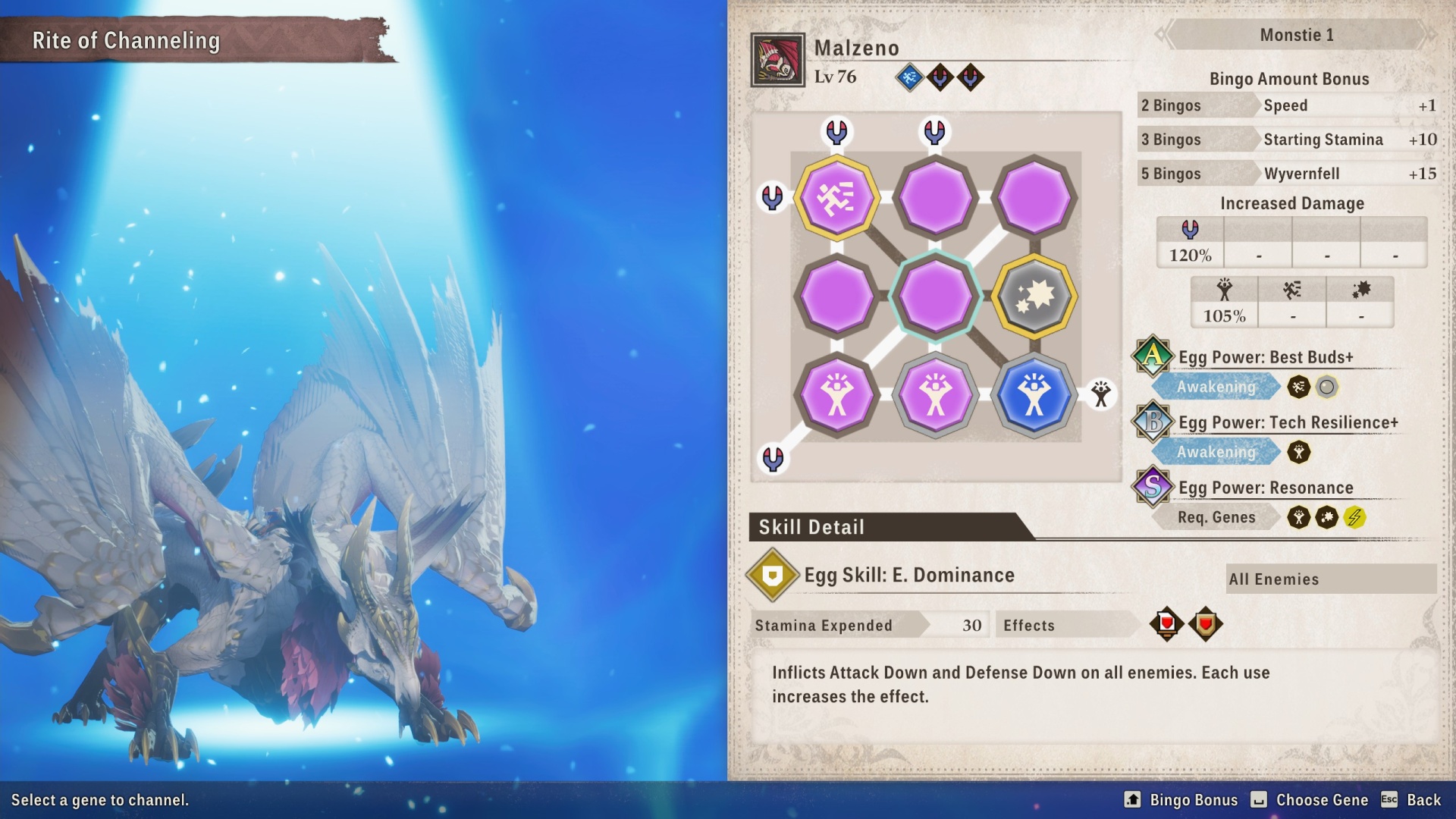Select the Egg Skill: E. Dominance shield icon

click(770, 576)
